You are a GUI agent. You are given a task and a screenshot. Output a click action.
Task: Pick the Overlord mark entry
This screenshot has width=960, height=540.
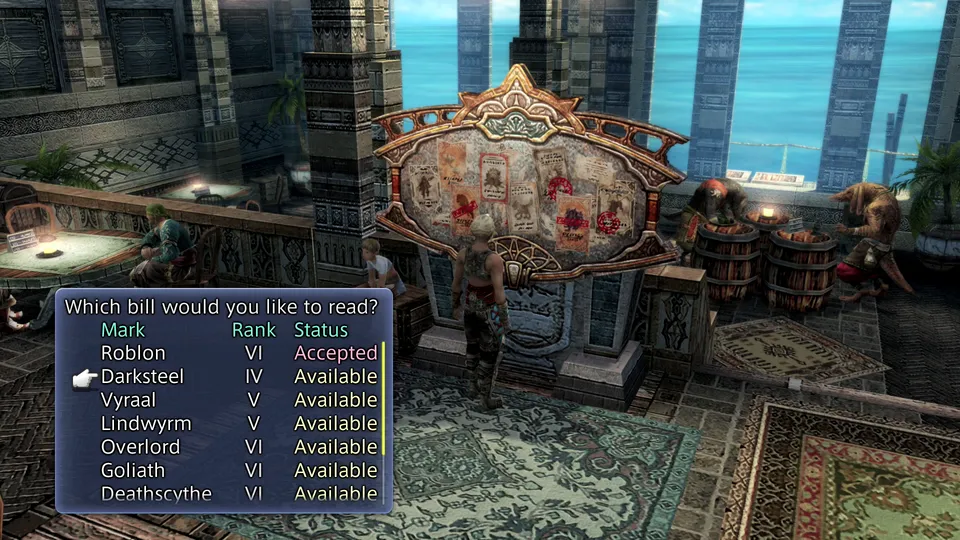140,447
